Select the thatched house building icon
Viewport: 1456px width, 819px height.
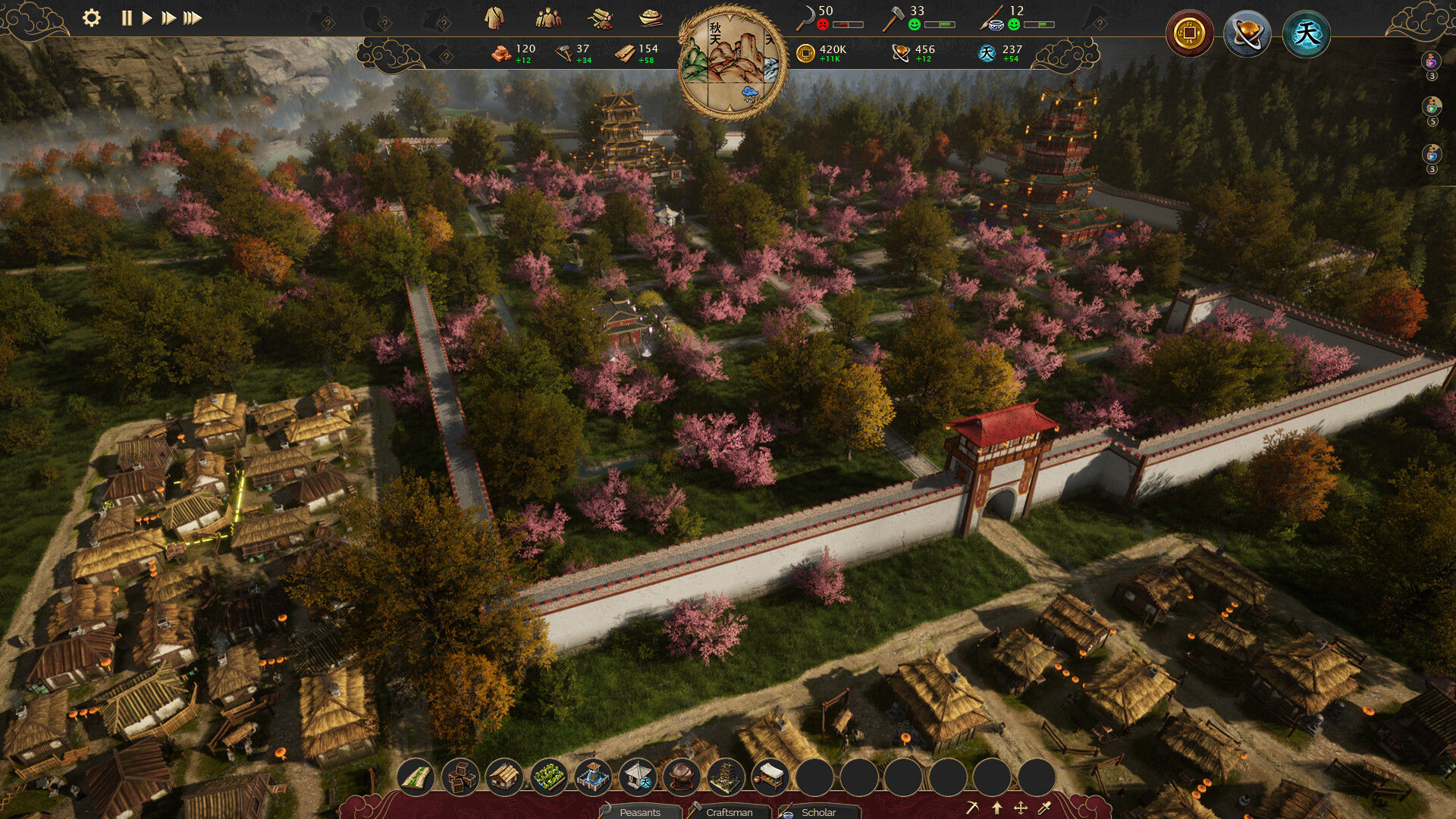[x=504, y=777]
